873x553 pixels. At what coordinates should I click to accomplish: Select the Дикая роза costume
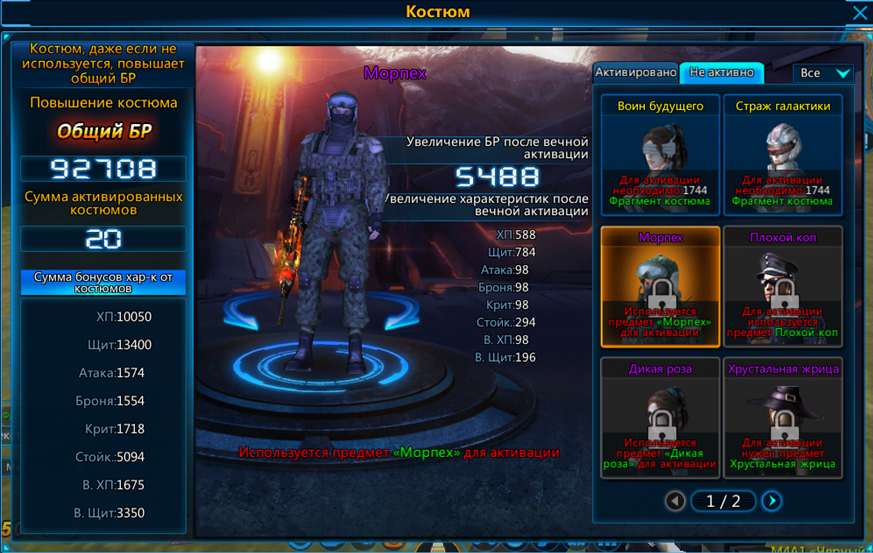click(660, 418)
